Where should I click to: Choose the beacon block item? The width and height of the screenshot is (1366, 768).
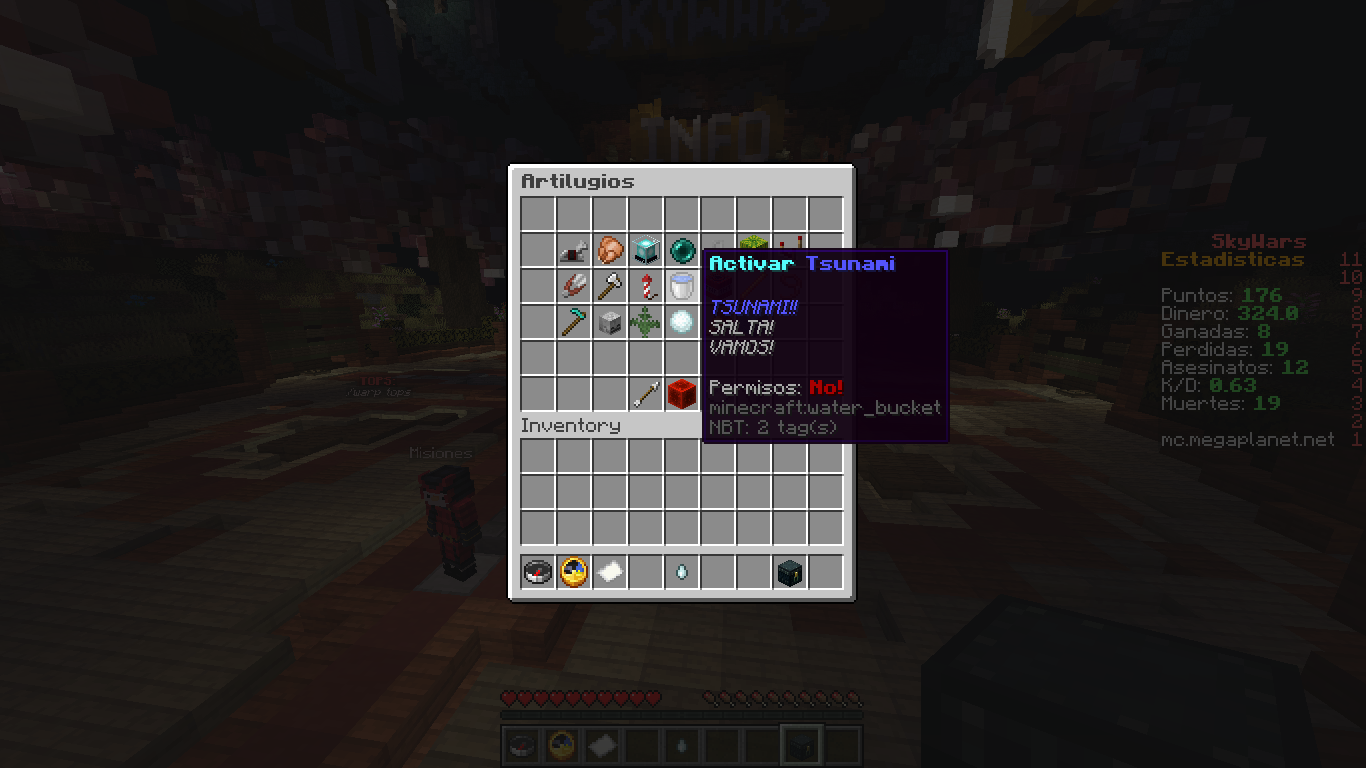646,250
